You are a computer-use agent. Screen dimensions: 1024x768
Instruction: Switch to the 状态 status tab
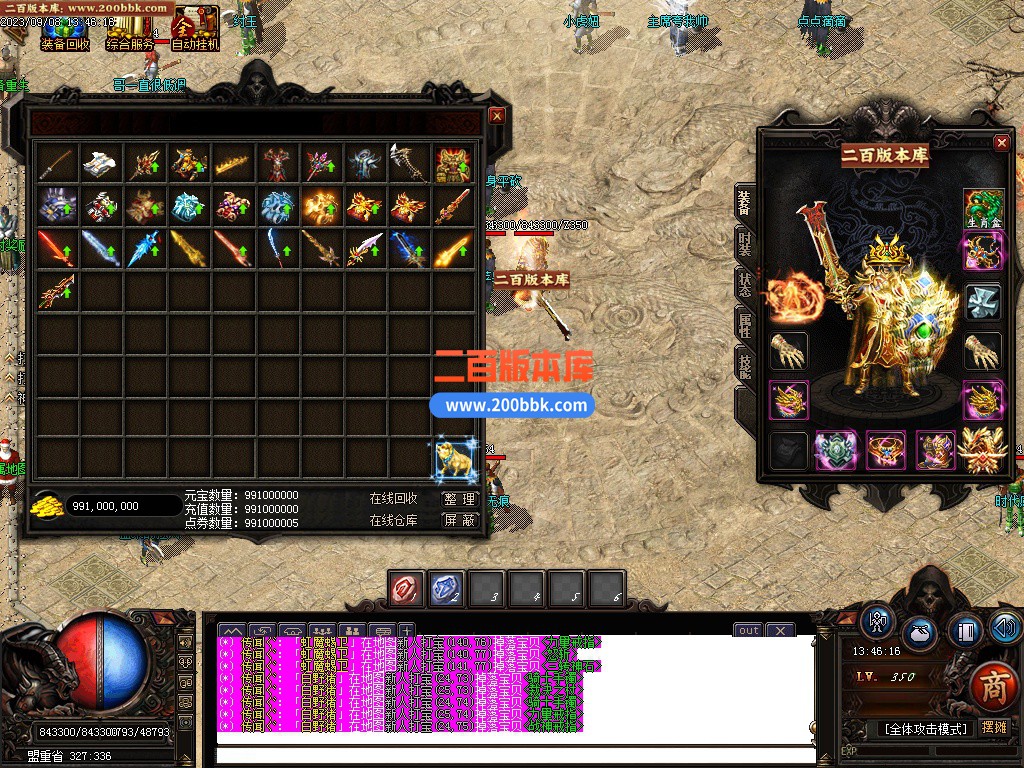click(x=745, y=285)
